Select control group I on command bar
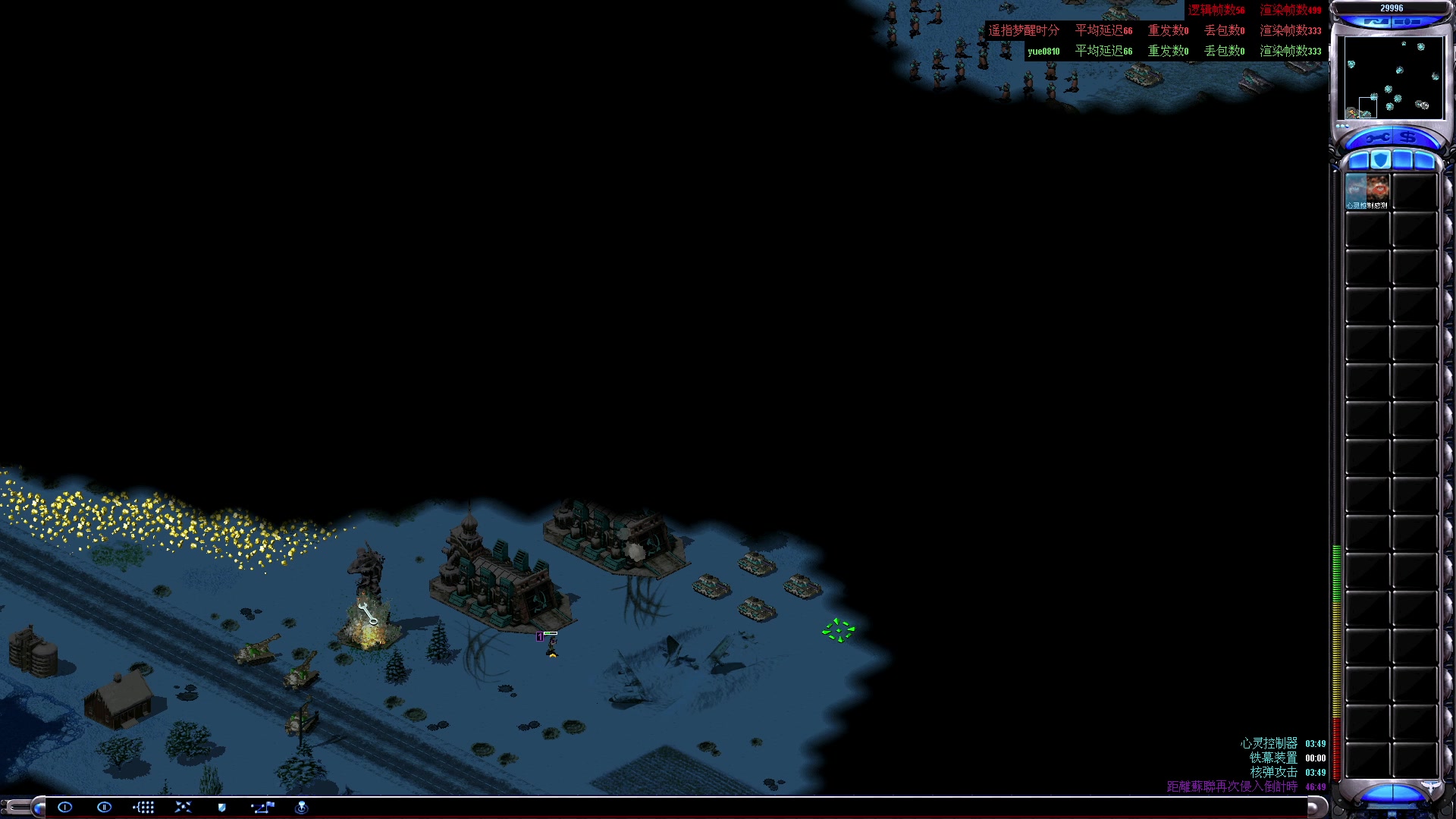 click(65, 807)
